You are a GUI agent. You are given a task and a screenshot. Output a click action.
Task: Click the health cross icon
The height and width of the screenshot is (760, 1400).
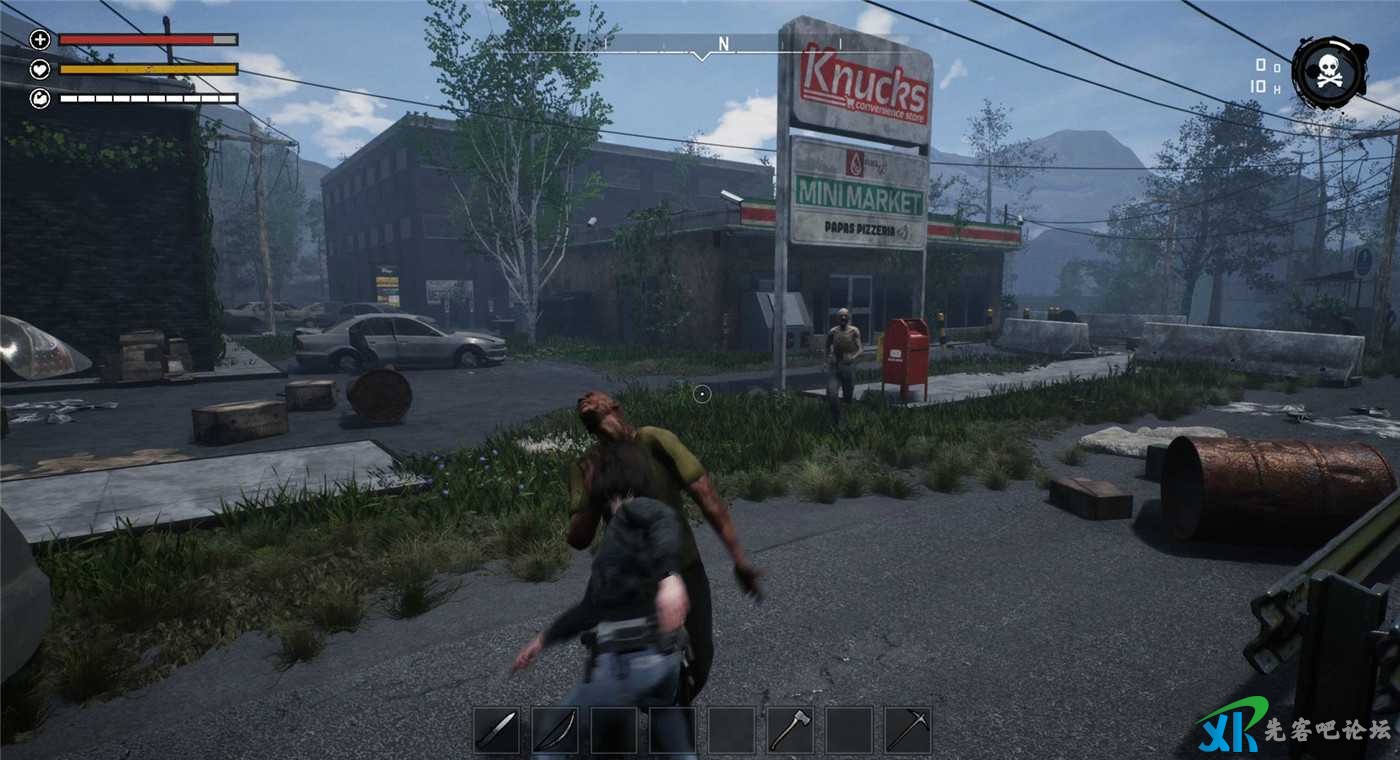[x=40, y=40]
